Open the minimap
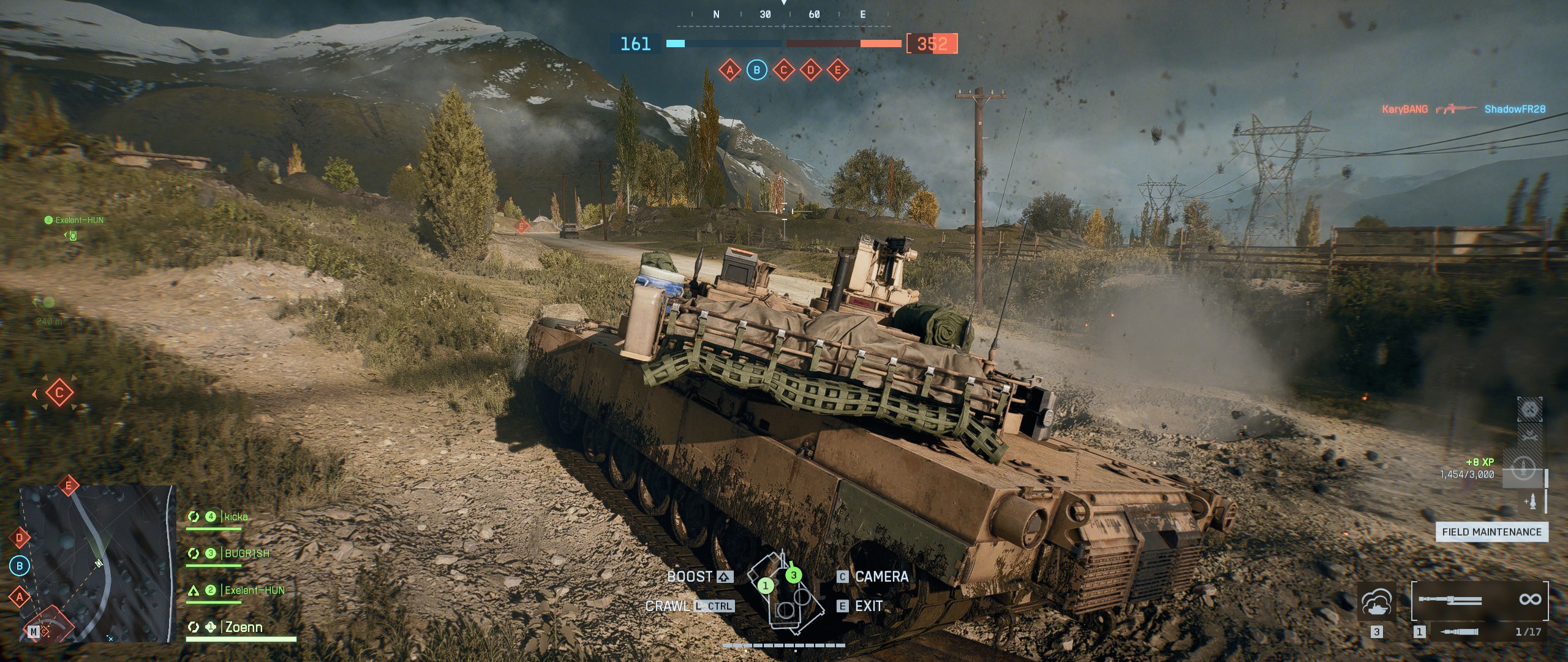The width and height of the screenshot is (1568, 662). [x=98, y=564]
